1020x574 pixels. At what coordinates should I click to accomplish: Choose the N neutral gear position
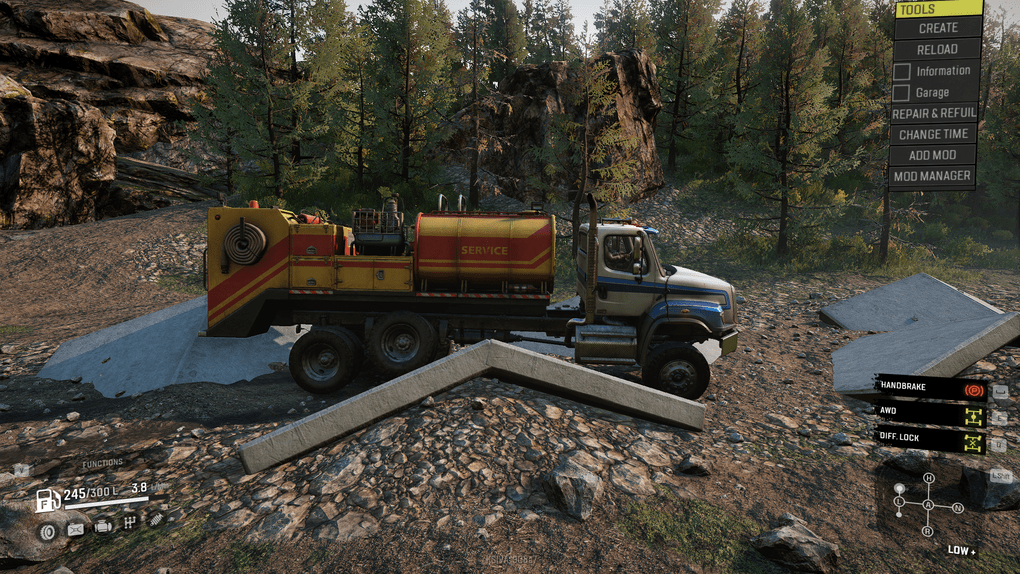pos(957,507)
